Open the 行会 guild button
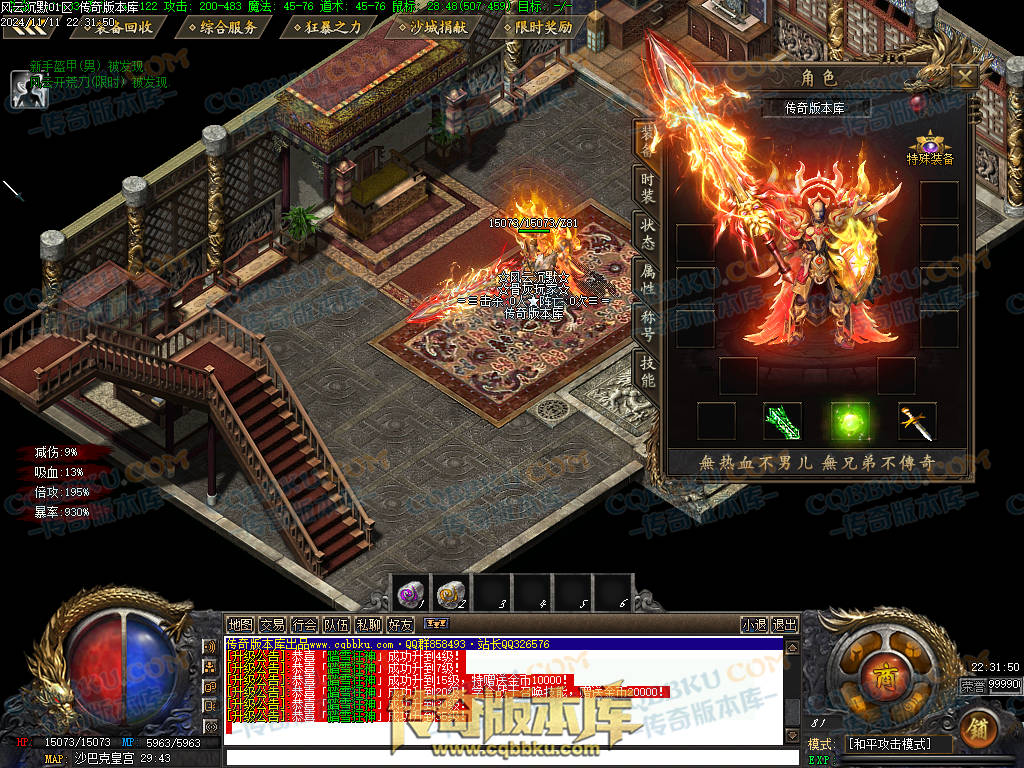 (305, 625)
